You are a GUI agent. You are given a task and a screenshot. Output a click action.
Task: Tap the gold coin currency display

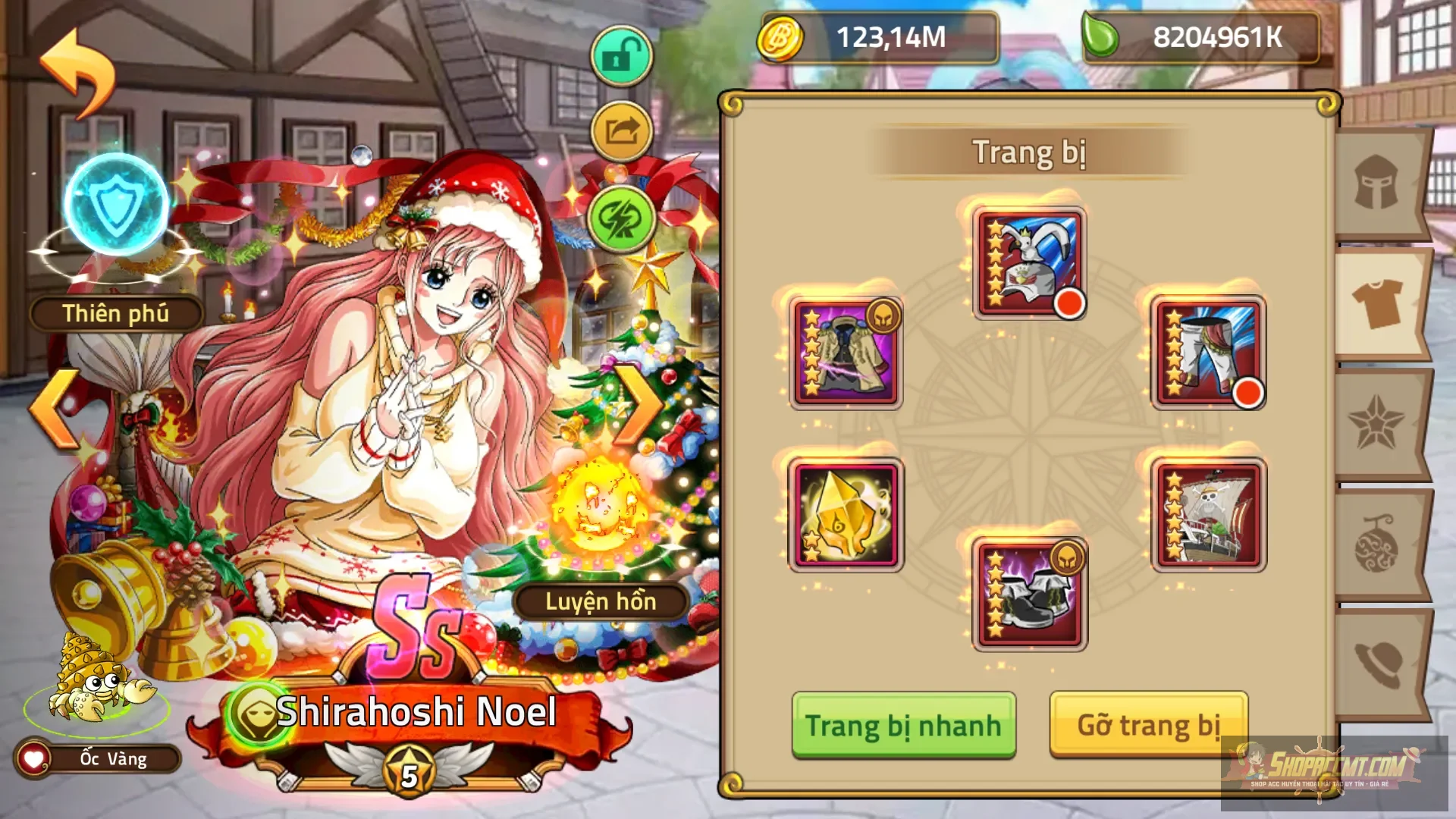(x=872, y=36)
